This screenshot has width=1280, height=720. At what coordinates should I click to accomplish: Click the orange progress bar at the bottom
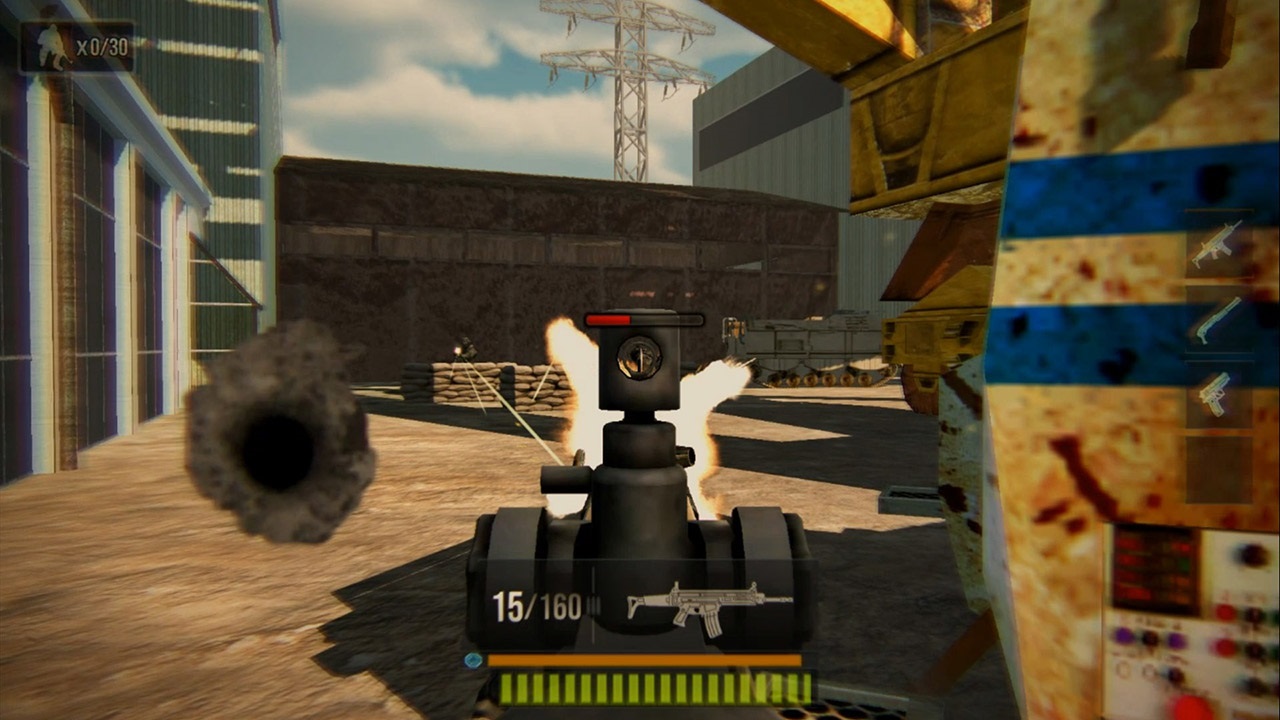(644, 659)
